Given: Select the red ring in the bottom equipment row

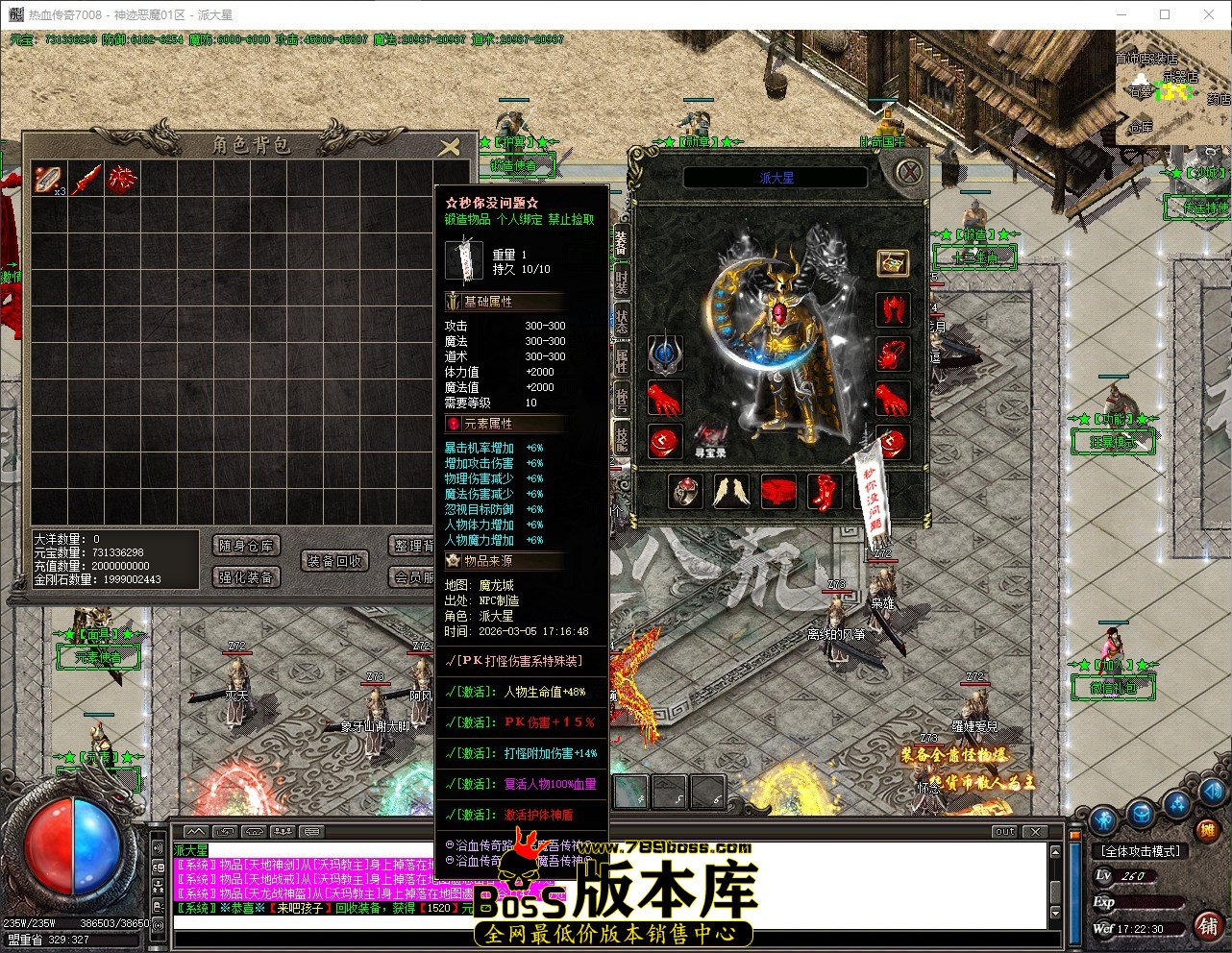Looking at the screenshot, I should point(685,492).
